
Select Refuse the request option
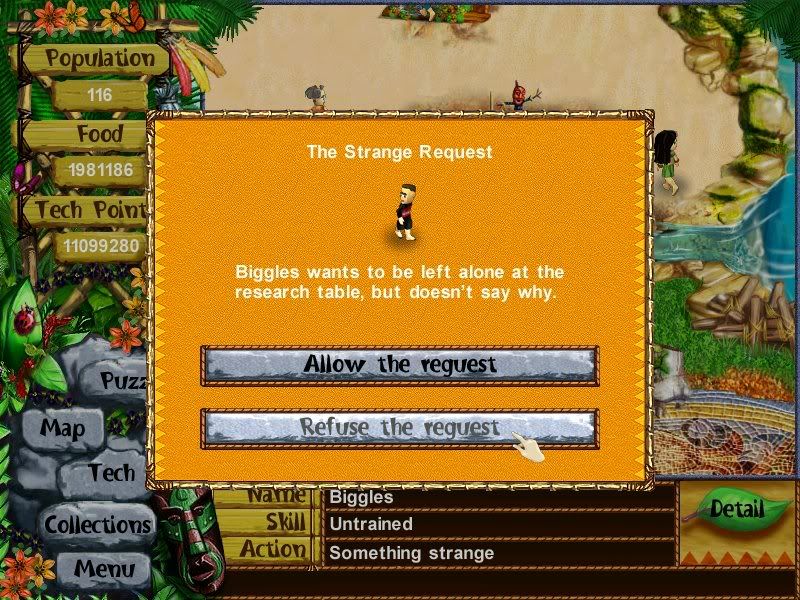pyautogui.click(x=399, y=428)
